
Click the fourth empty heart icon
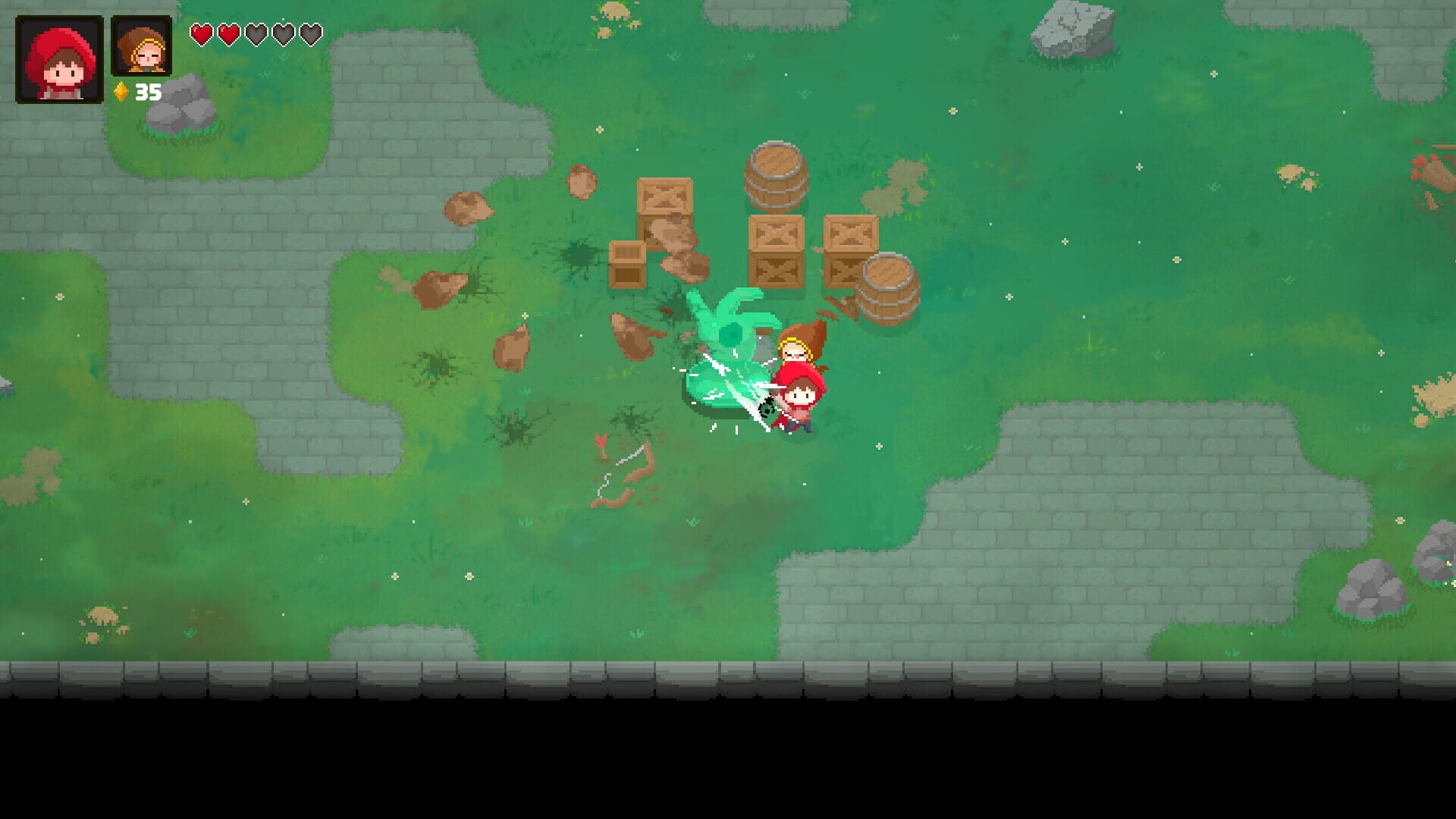click(283, 33)
